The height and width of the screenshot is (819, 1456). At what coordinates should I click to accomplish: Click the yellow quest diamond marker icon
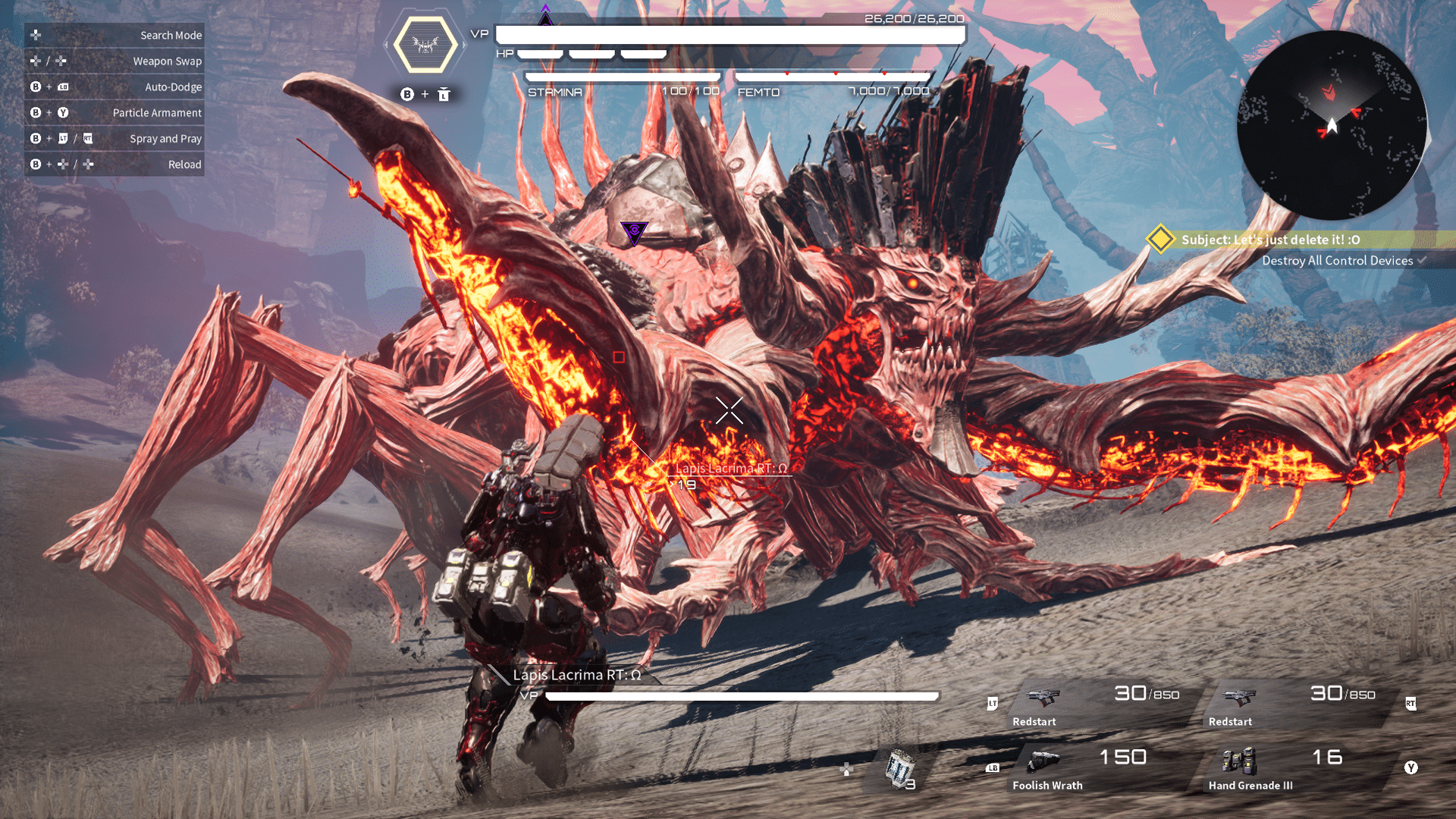tap(1159, 239)
